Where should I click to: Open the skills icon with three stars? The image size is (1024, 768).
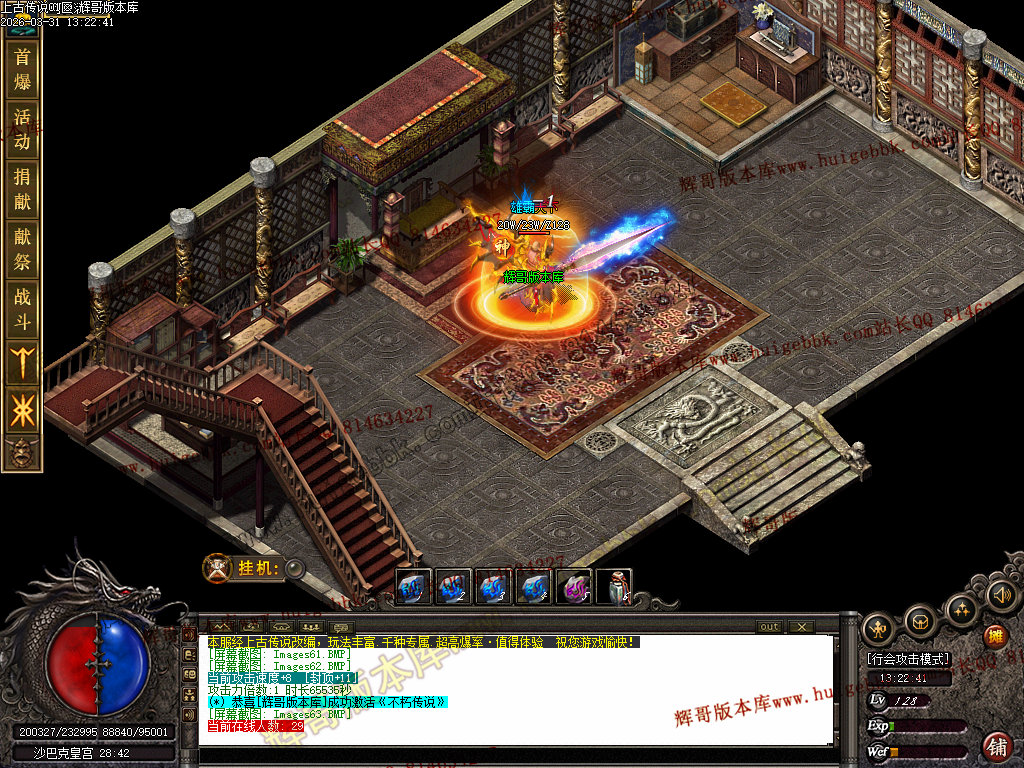click(x=961, y=608)
